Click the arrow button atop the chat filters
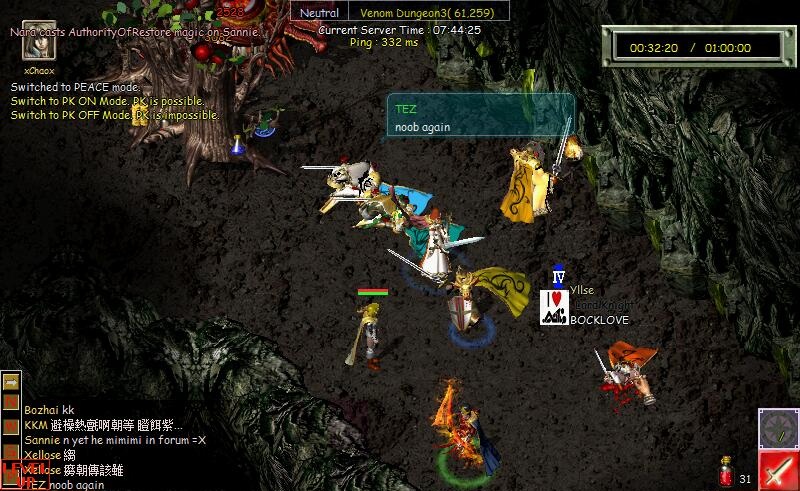The width and height of the screenshot is (800, 491). (11, 381)
